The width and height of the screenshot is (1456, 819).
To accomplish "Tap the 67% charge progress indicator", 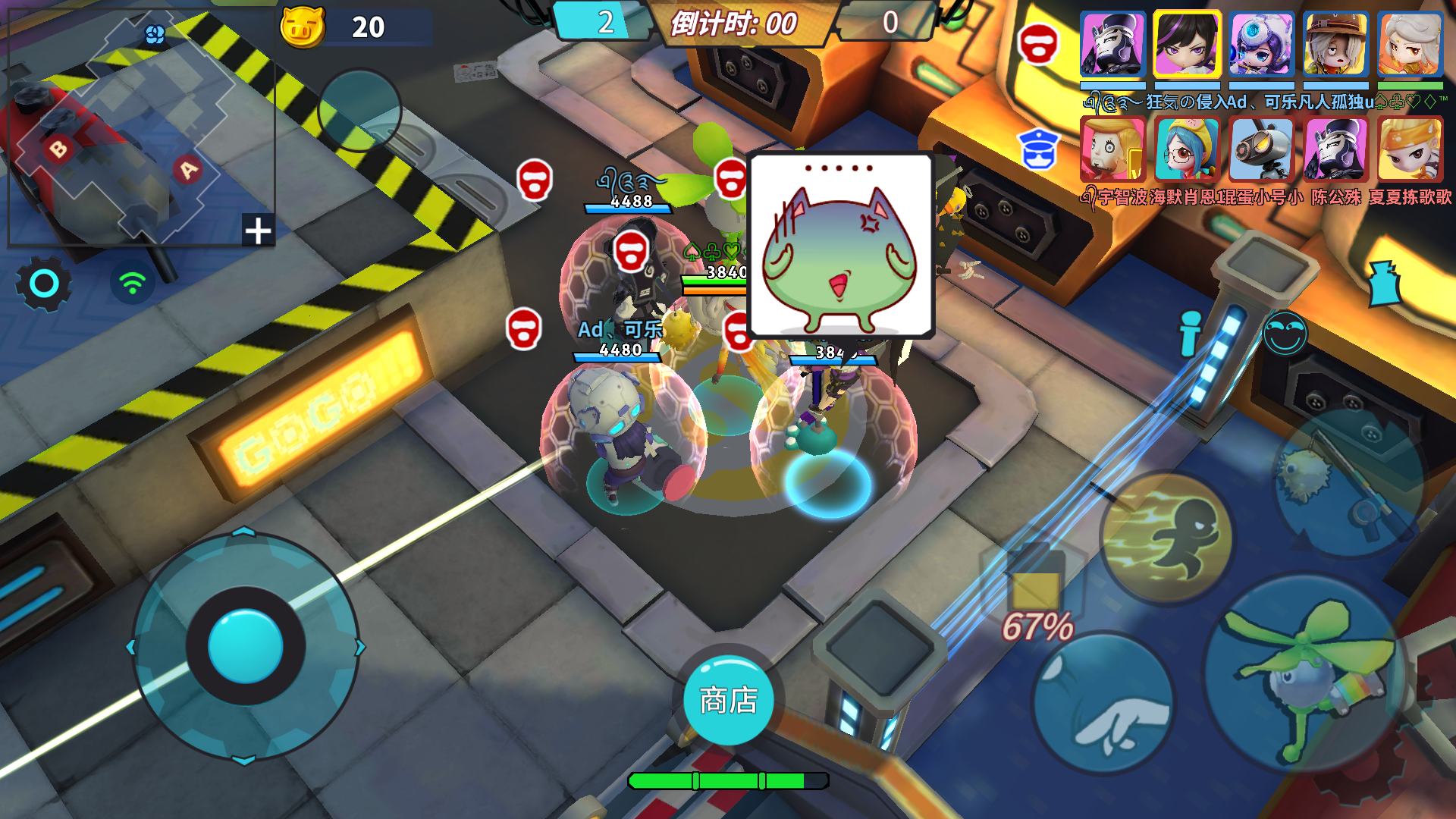I will (x=1037, y=625).
